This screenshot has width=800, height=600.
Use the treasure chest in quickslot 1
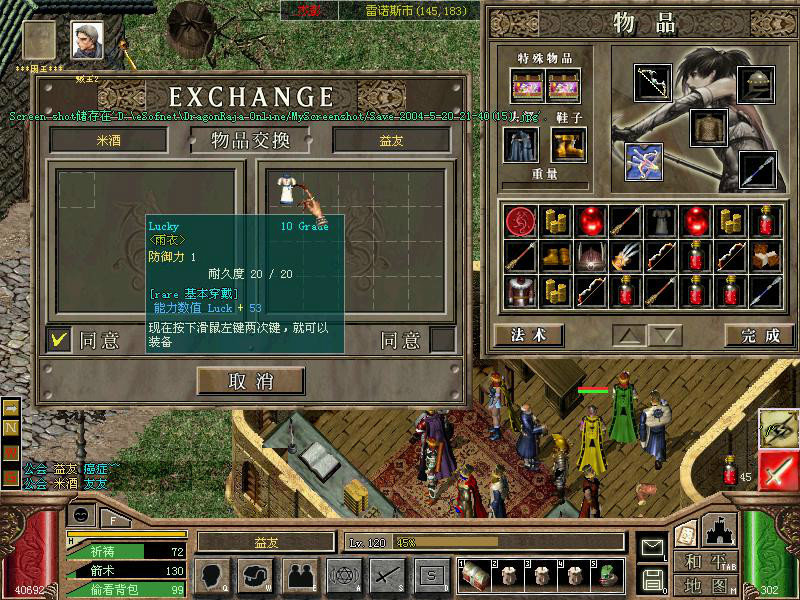click(475, 574)
